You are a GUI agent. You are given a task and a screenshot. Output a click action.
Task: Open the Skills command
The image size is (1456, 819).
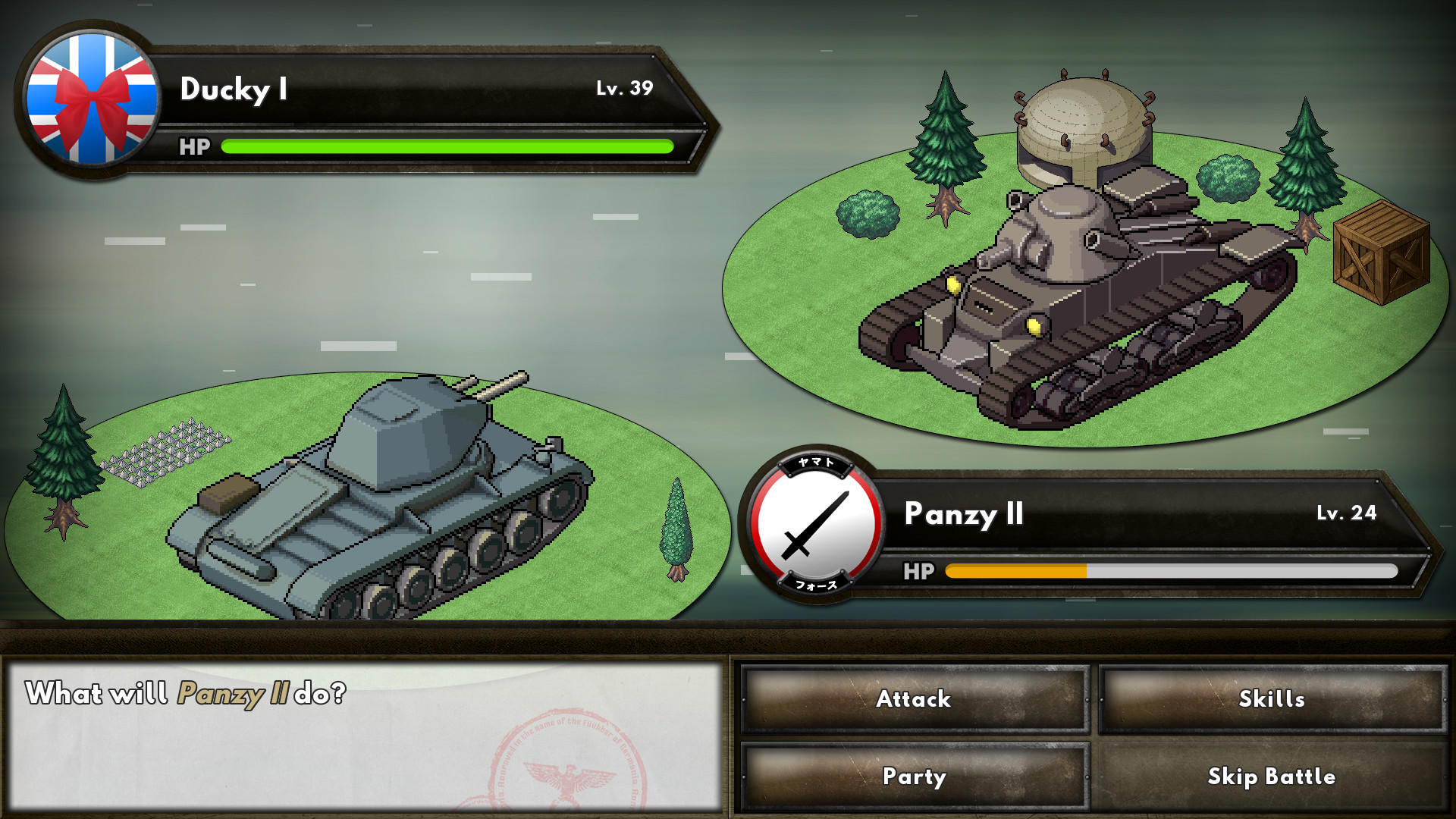coord(1272,699)
